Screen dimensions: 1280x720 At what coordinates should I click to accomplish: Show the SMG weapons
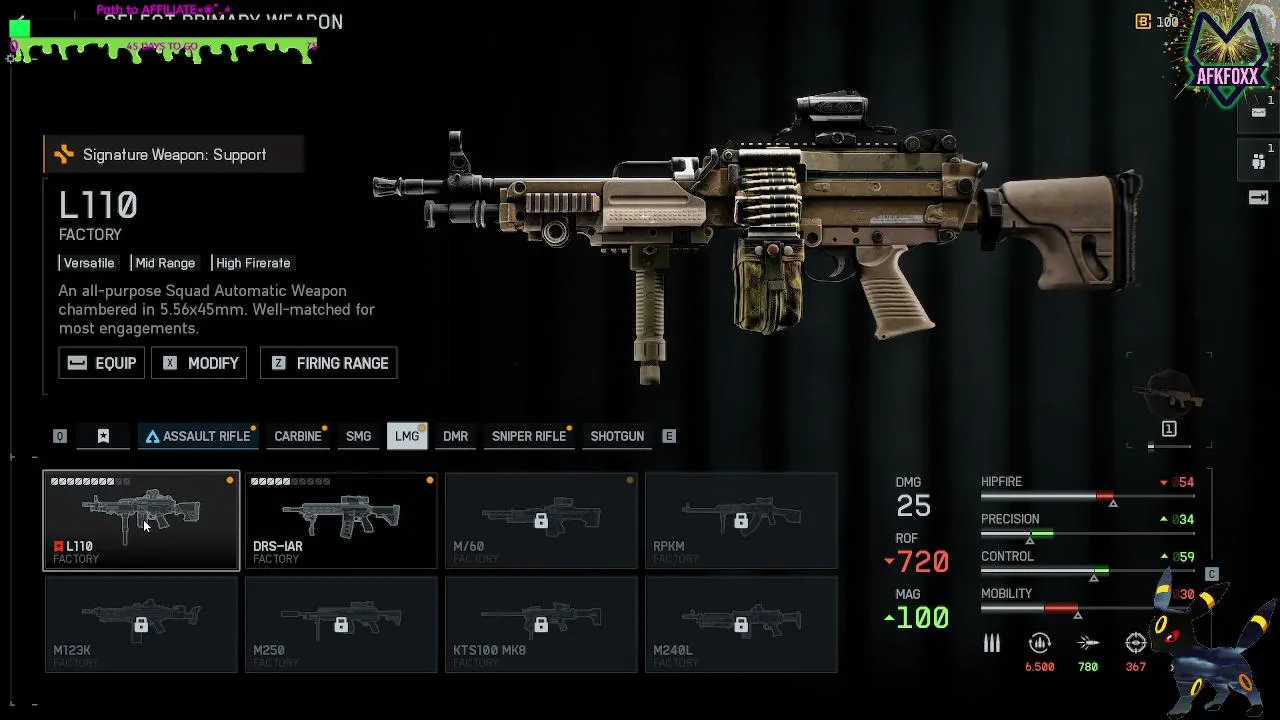pyautogui.click(x=358, y=436)
